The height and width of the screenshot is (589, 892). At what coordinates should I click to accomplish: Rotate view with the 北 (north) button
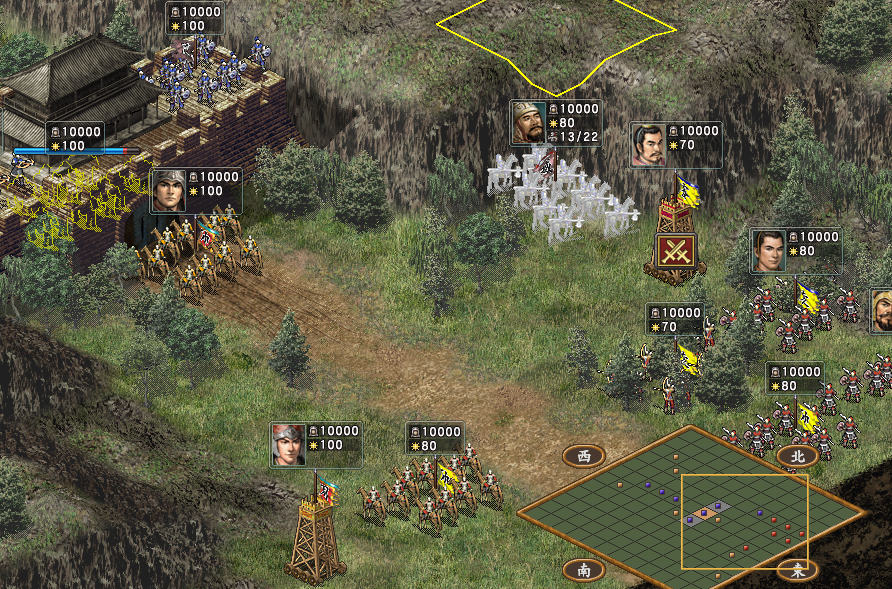click(797, 456)
